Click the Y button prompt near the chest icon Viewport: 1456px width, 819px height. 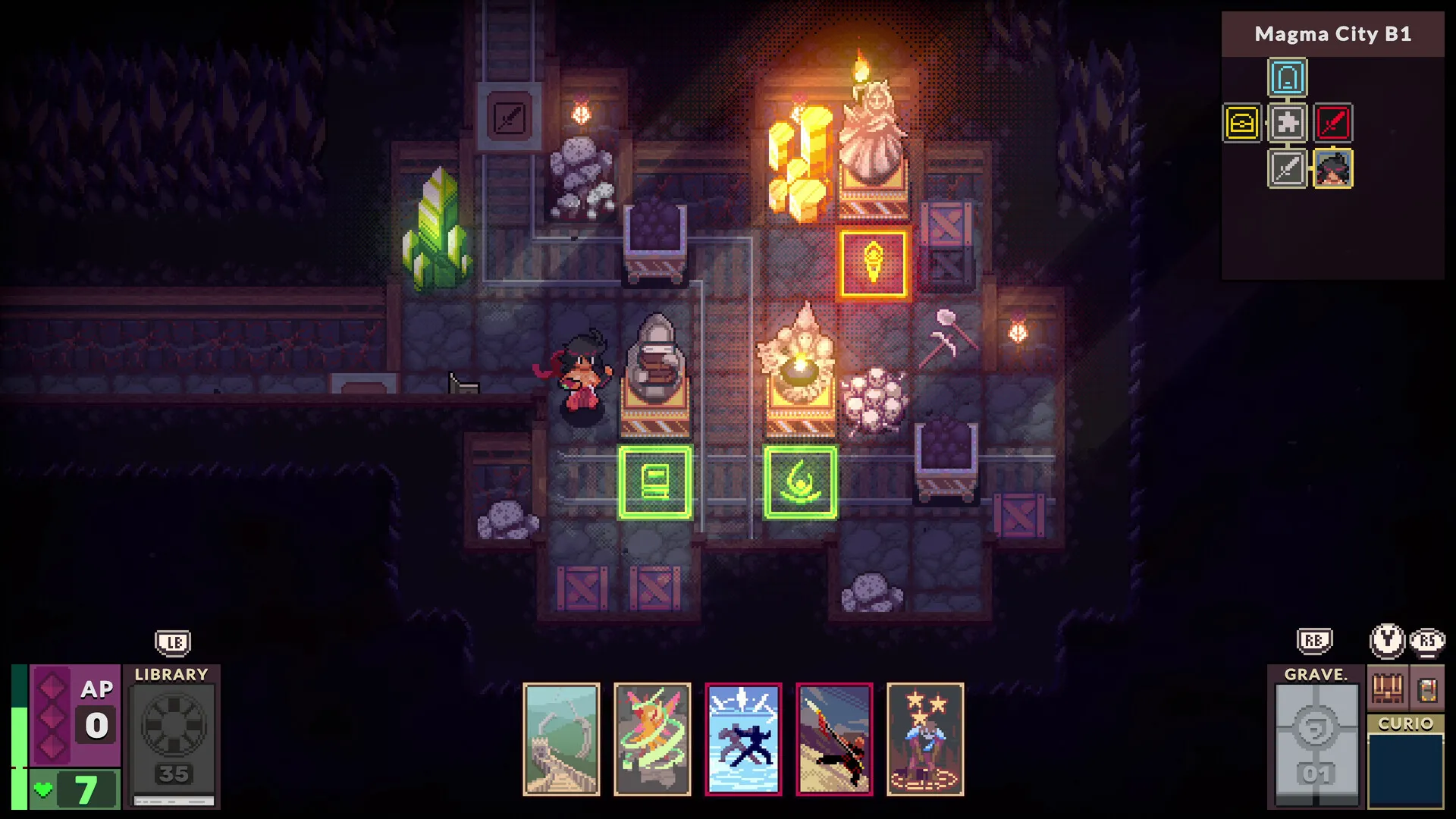[1386, 641]
